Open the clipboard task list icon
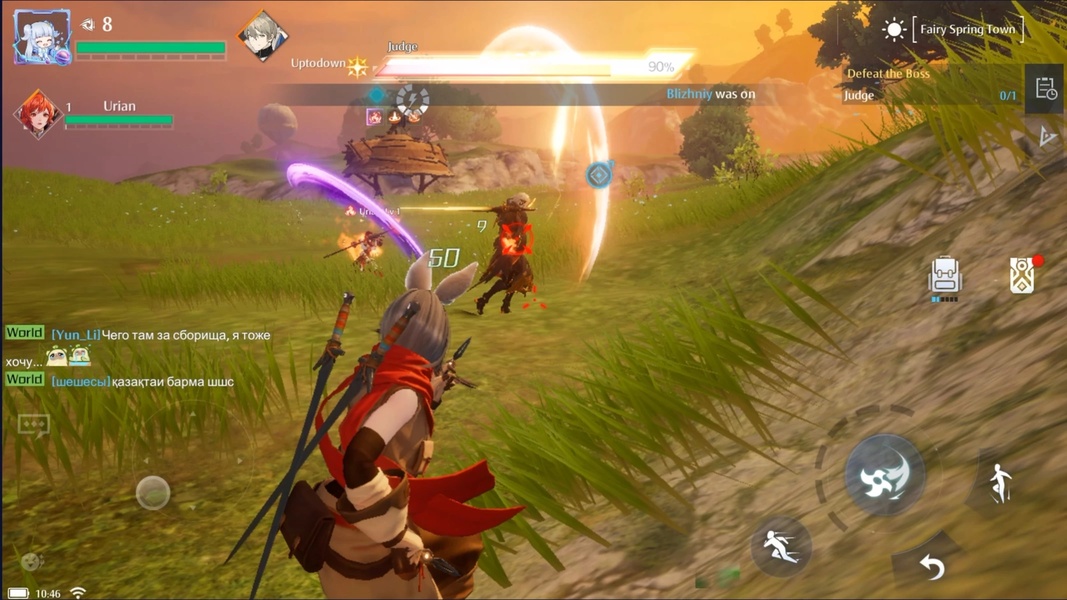The image size is (1067, 600). [1046, 89]
